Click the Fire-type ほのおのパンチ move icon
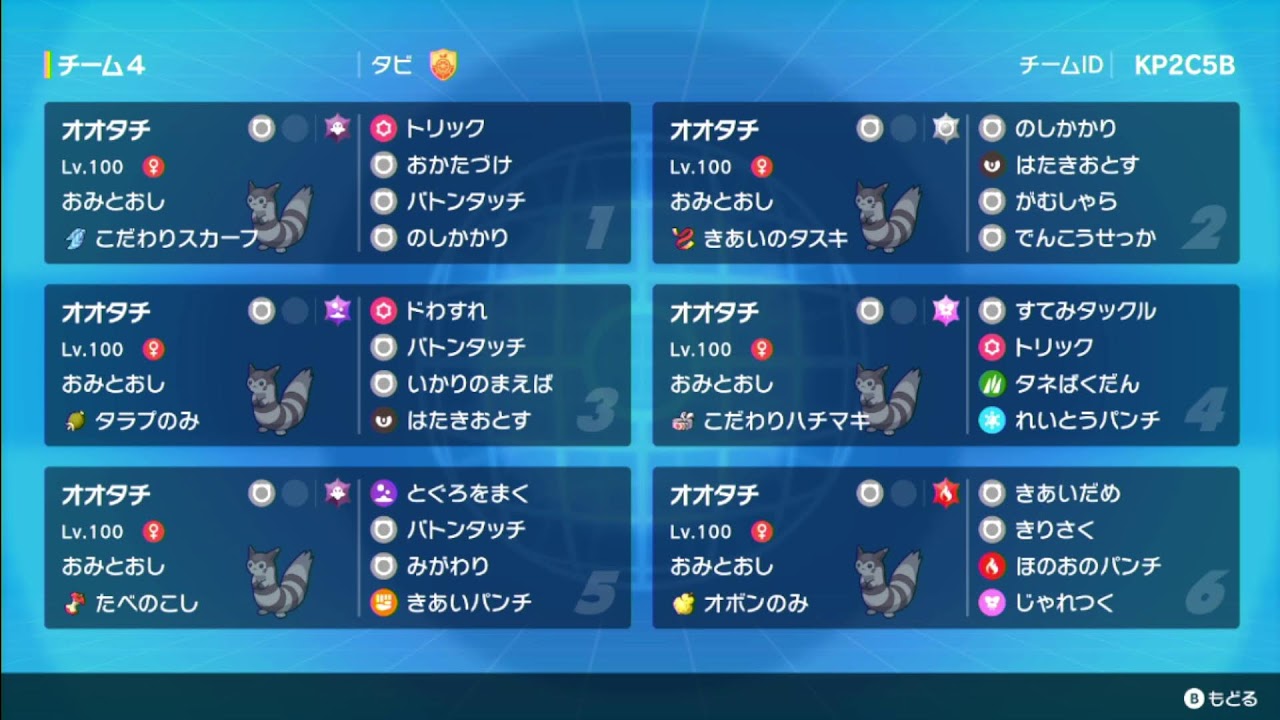Screen dimensions: 1280x720 tap(990, 566)
